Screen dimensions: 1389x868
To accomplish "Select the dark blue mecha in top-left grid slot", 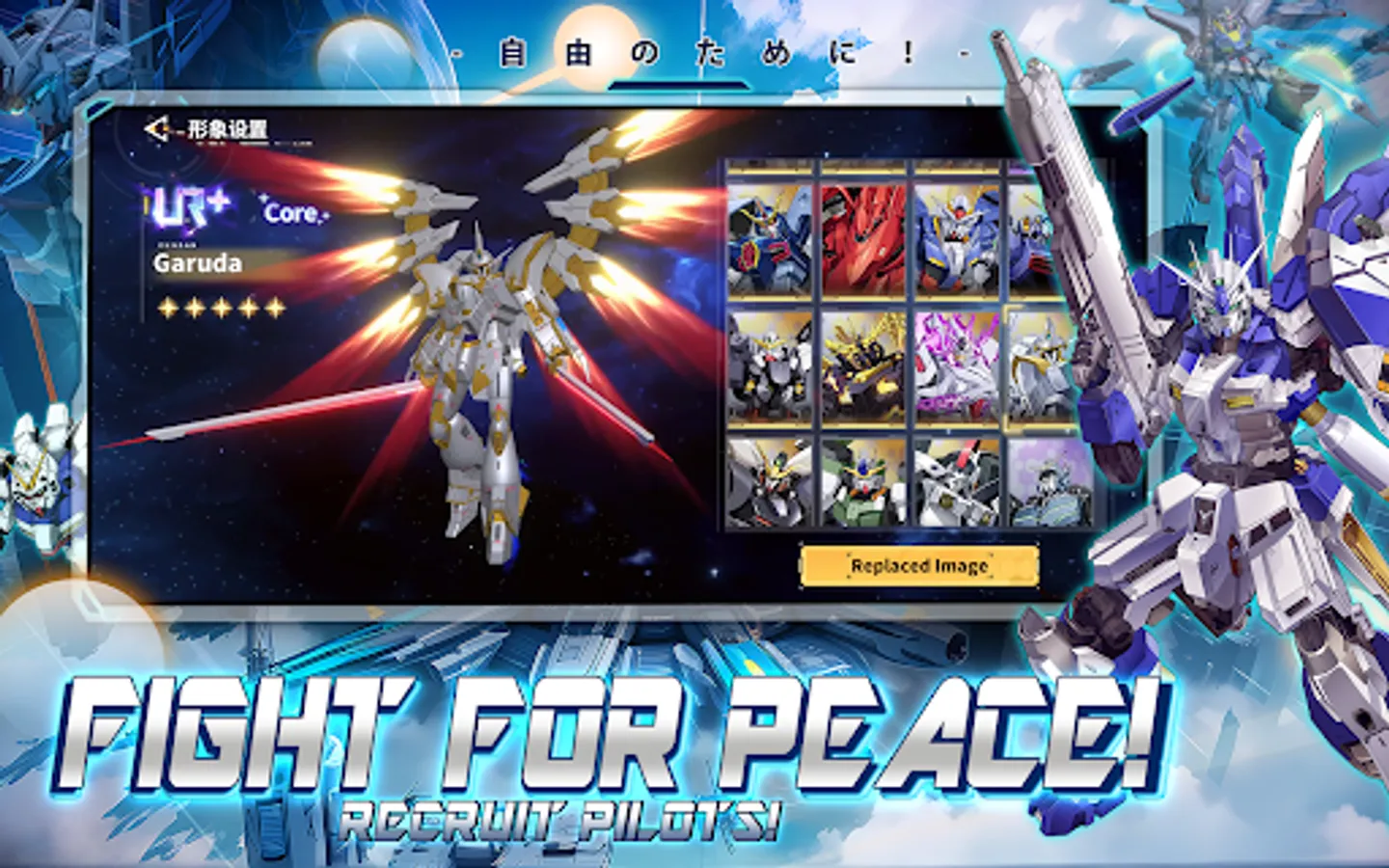I will (767, 241).
